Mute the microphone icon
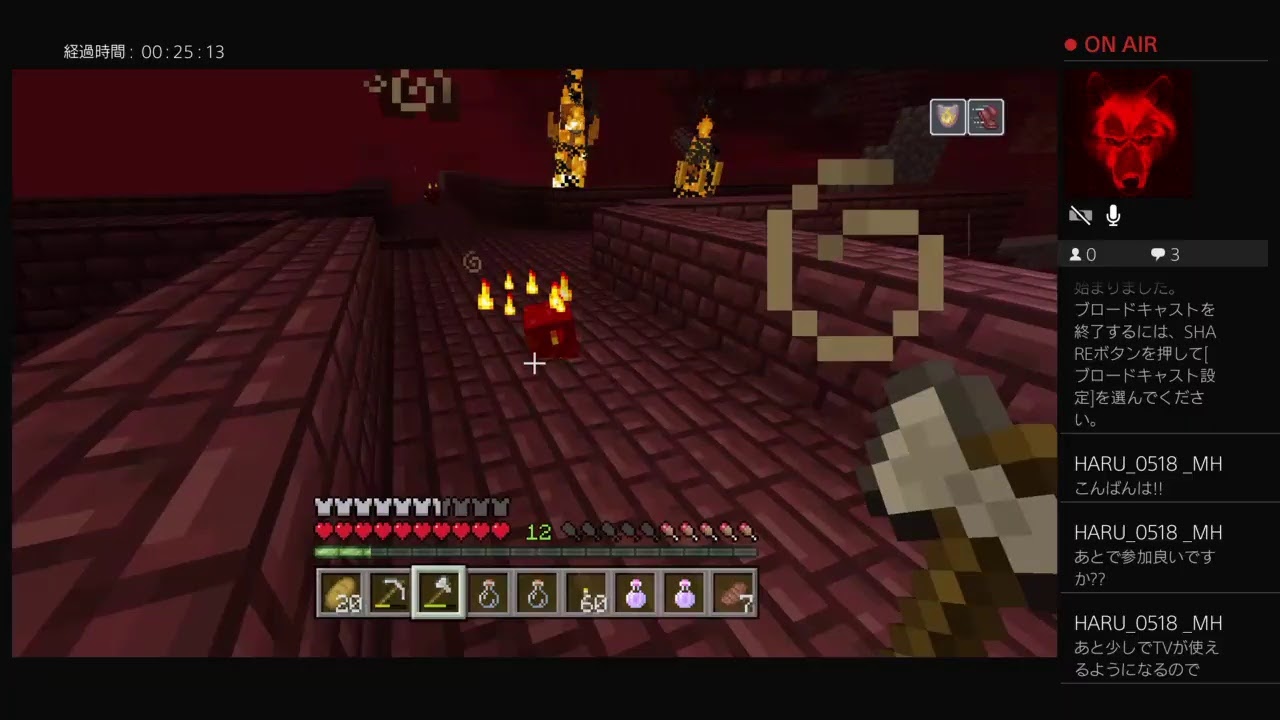The width and height of the screenshot is (1280, 720). (1113, 214)
